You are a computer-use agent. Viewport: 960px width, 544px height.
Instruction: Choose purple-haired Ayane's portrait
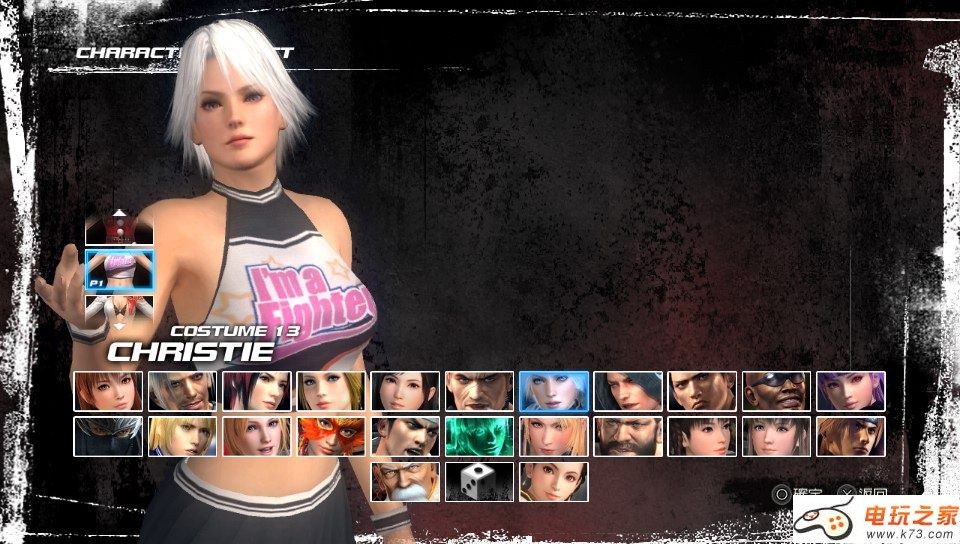coord(850,391)
